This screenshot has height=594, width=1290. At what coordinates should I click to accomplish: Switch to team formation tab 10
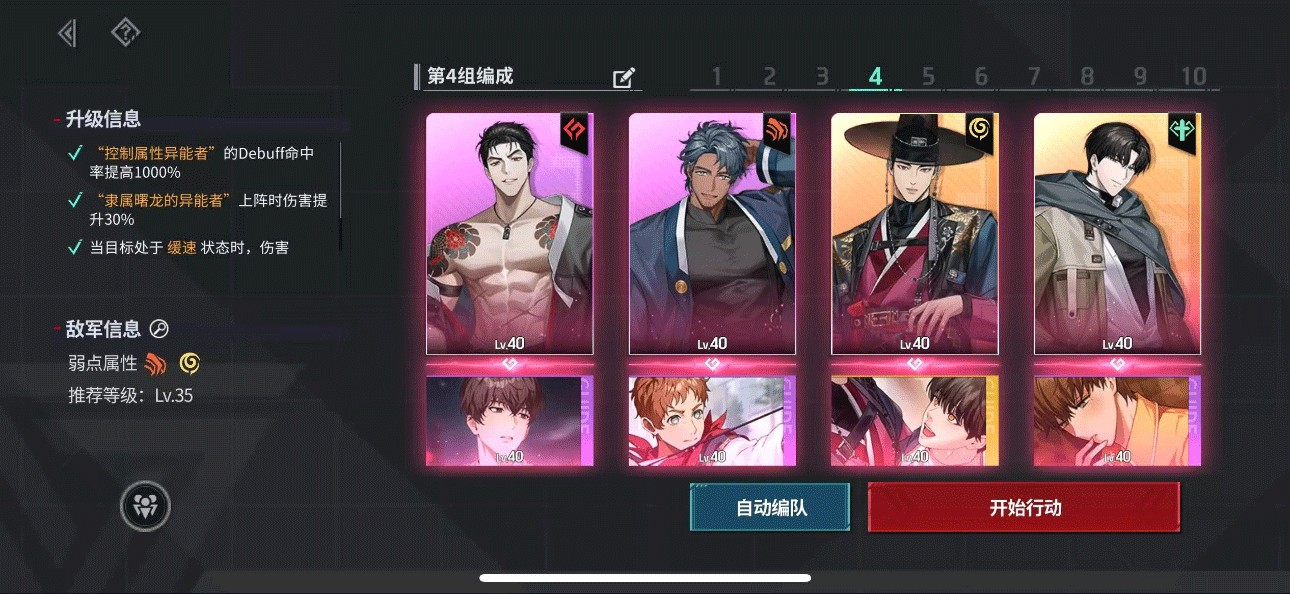point(1194,77)
